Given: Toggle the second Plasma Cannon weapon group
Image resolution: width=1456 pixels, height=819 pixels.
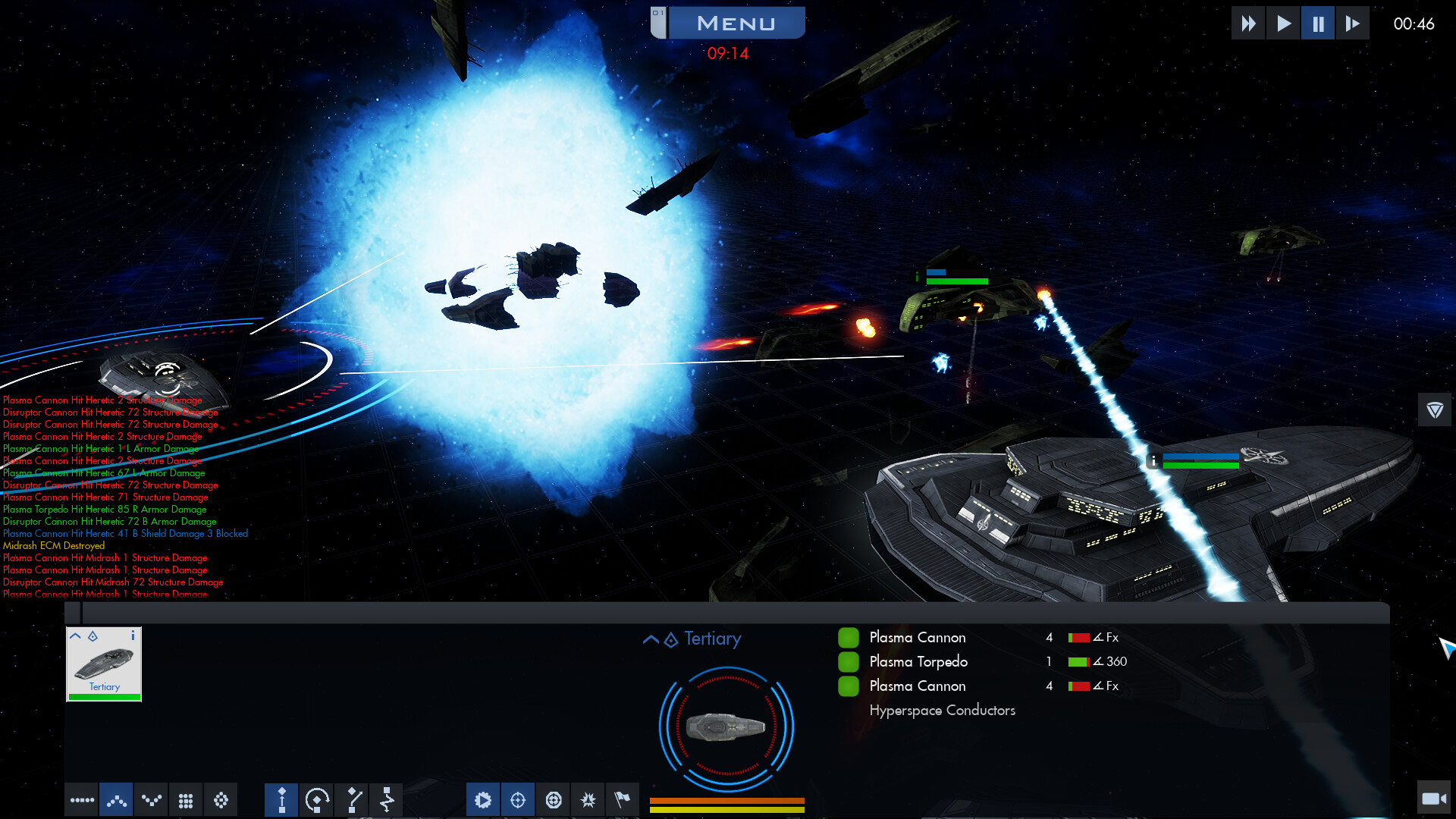Looking at the screenshot, I should 849,686.
